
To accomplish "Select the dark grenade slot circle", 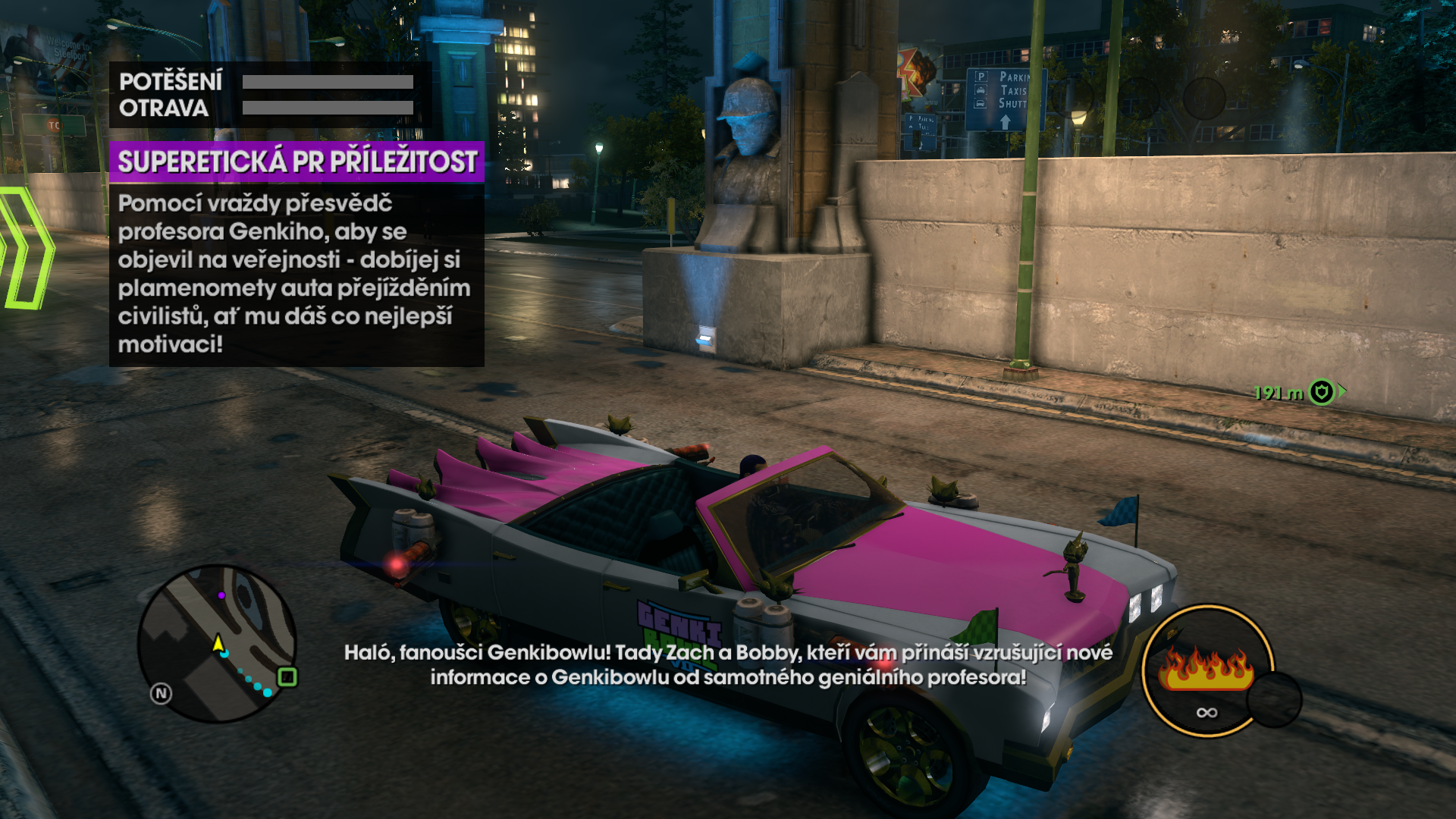I will [1274, 699].
